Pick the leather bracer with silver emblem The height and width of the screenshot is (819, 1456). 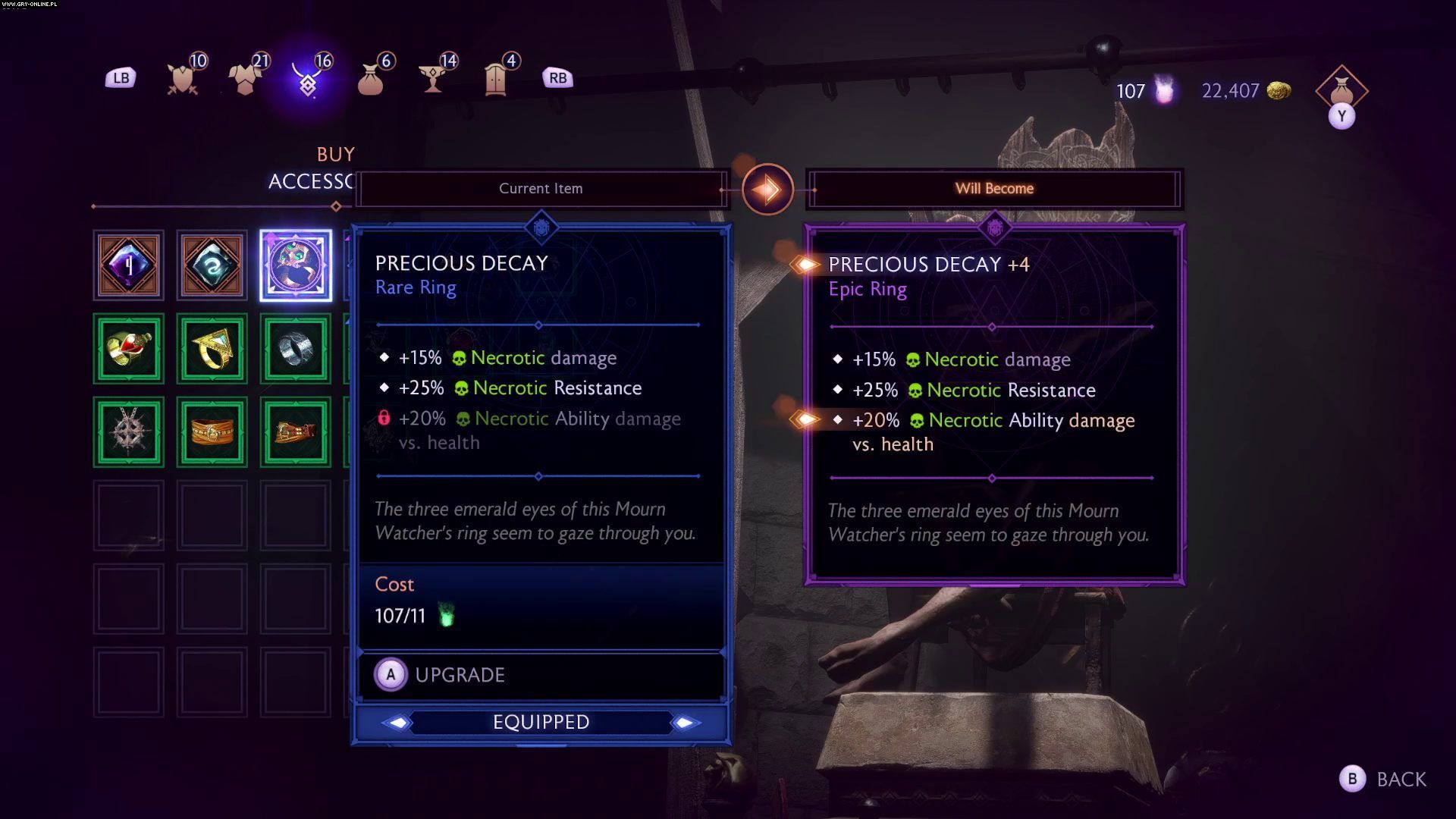click(x=212, y=432)
